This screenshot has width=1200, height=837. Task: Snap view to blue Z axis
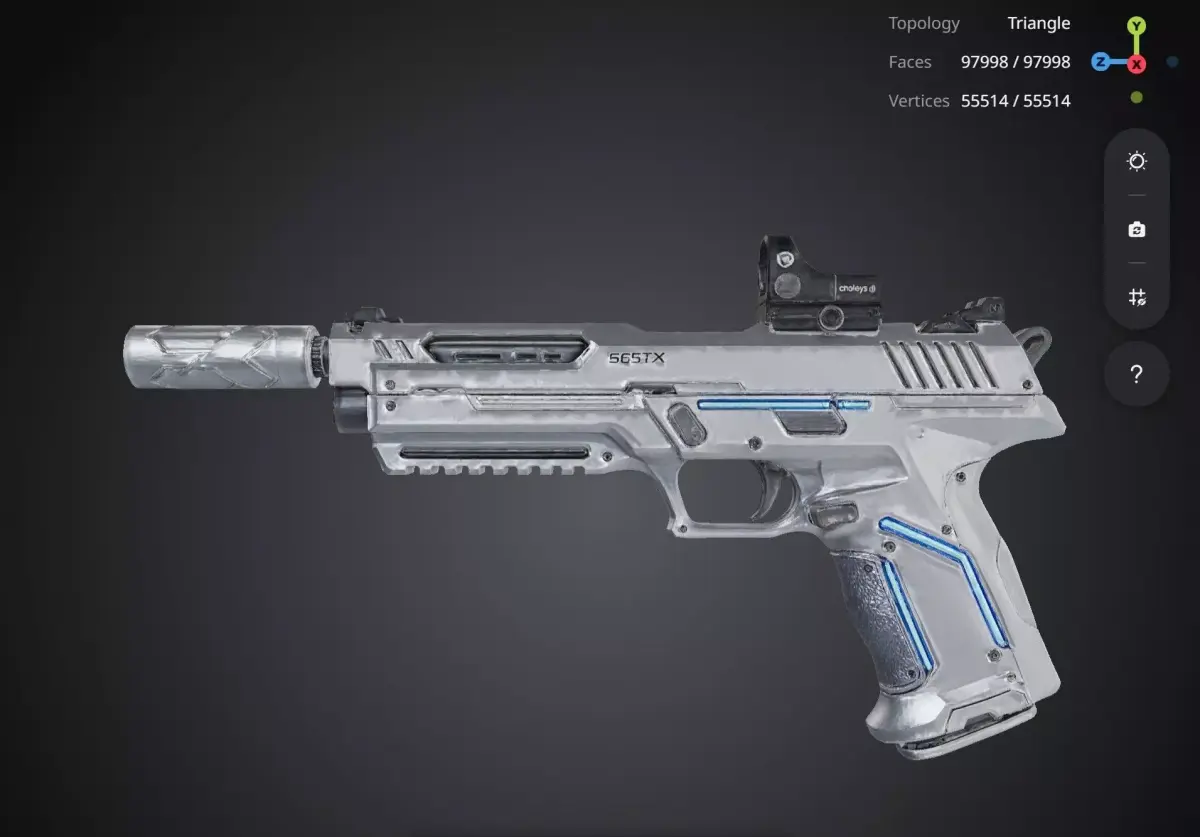pos(1100,62)
